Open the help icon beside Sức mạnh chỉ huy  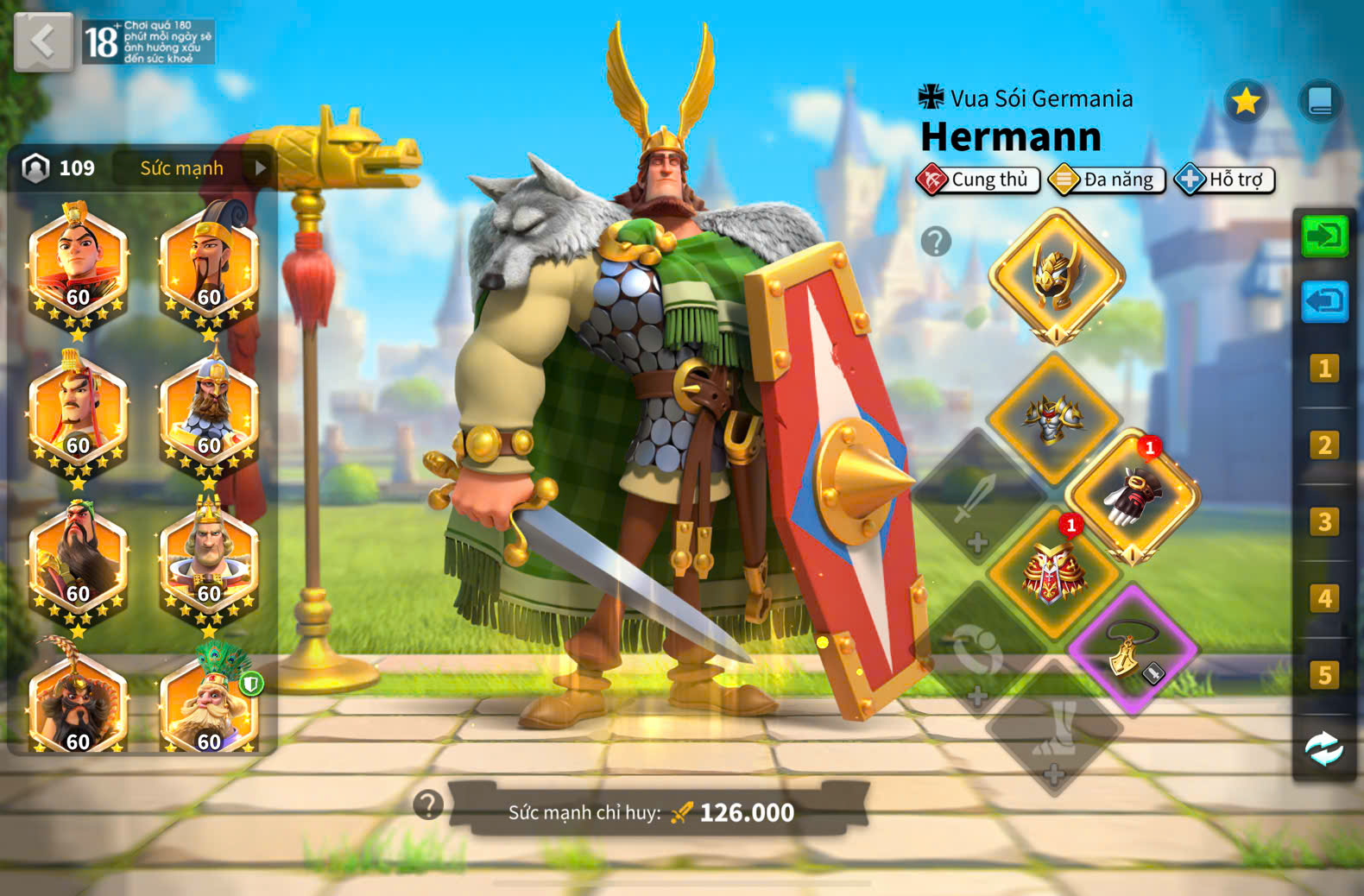click(428, 805)
